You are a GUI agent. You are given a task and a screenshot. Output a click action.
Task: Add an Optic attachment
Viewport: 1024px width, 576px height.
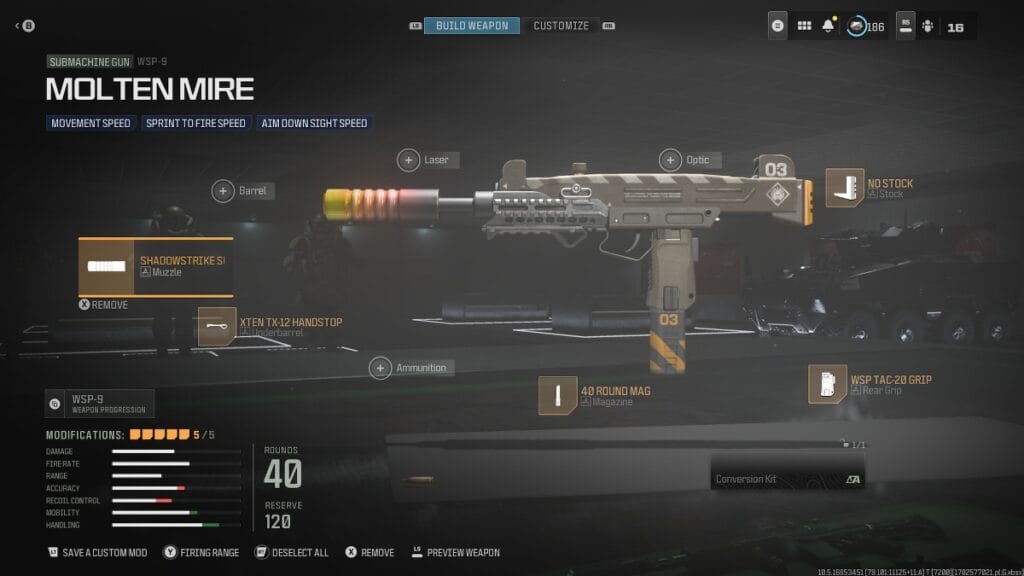[x=670, y=159]
